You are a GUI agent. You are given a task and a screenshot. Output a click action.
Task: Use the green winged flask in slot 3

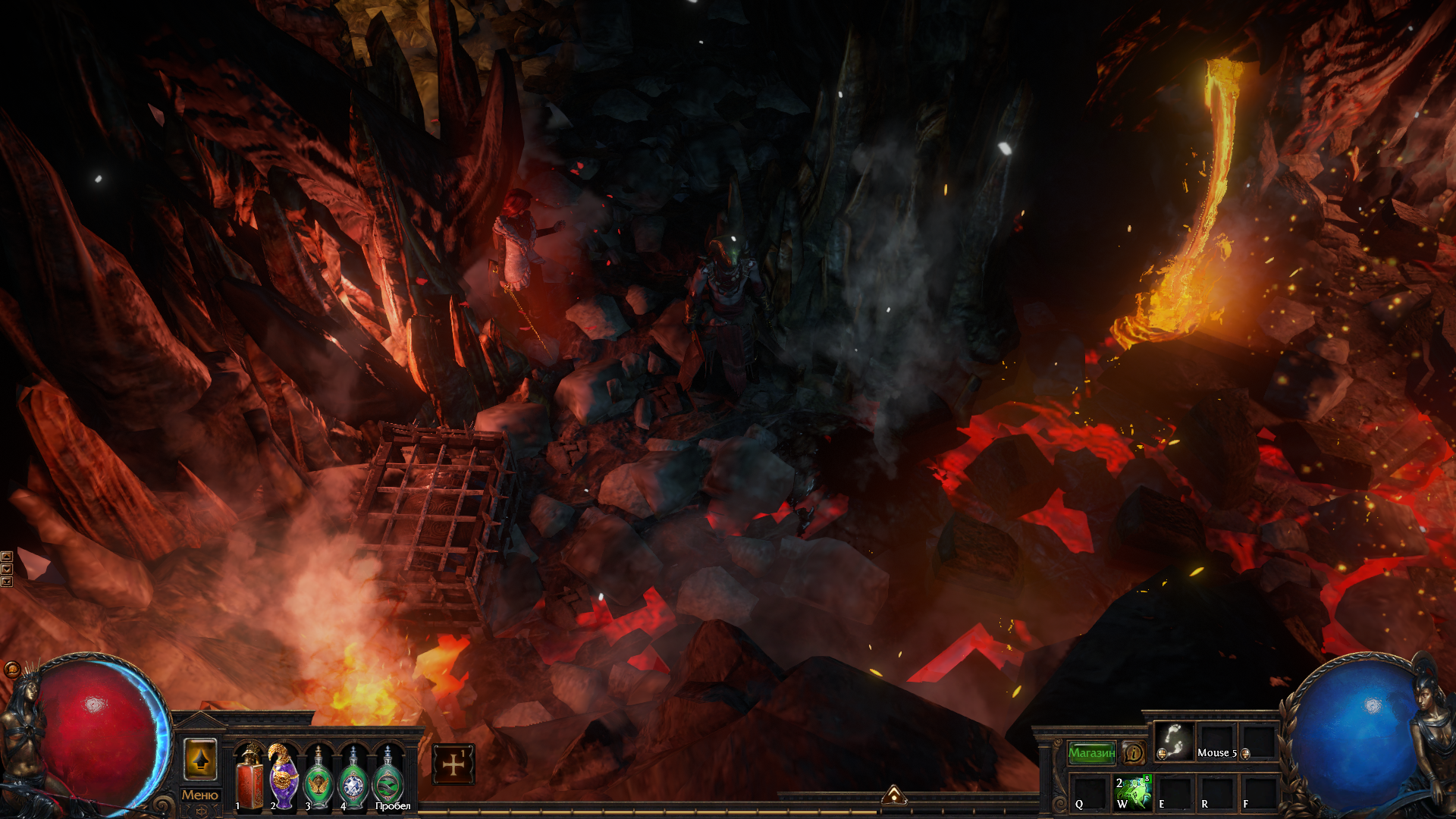[x=318, y=779]
